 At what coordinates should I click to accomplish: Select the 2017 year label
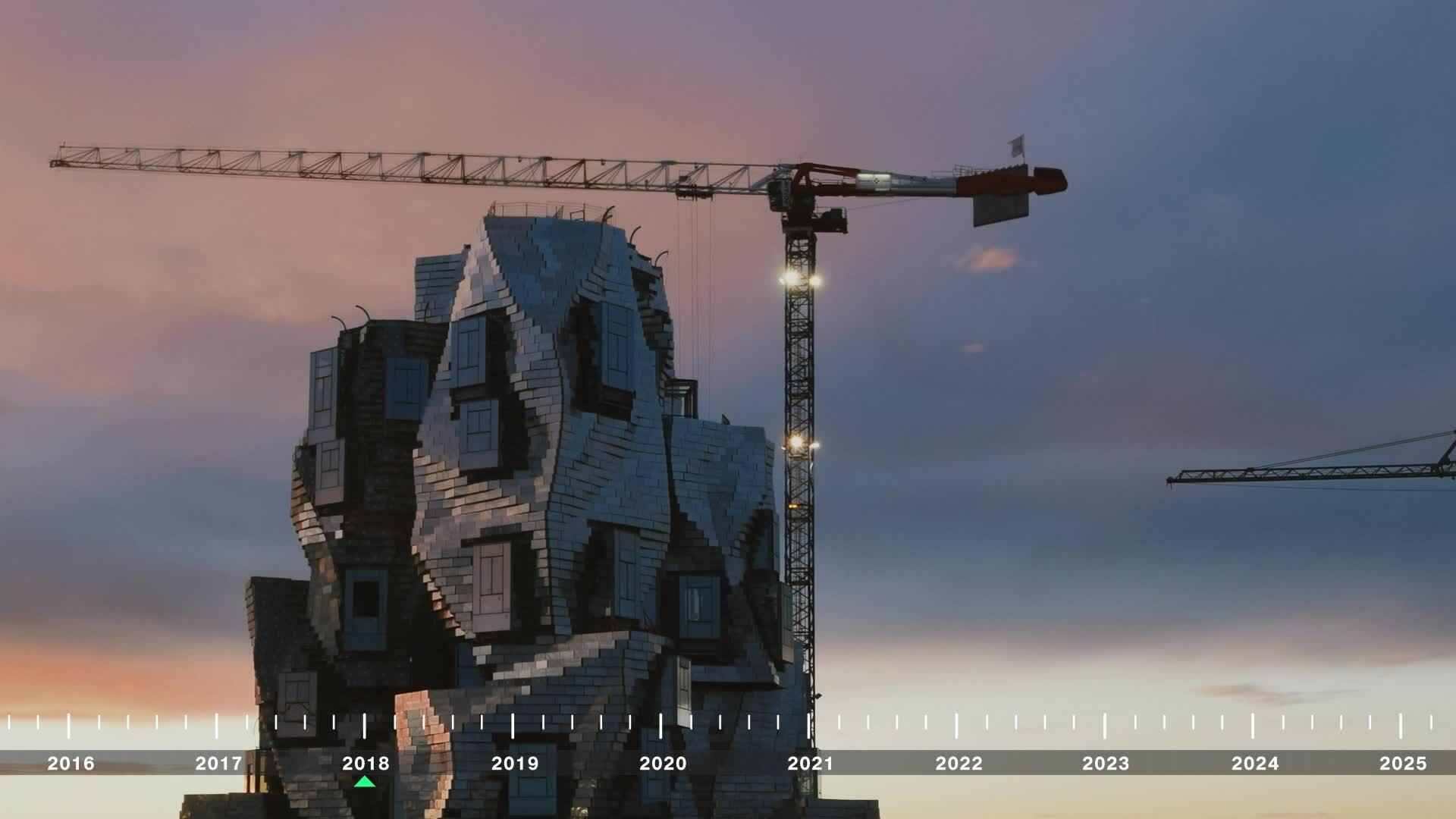(218, 763)
